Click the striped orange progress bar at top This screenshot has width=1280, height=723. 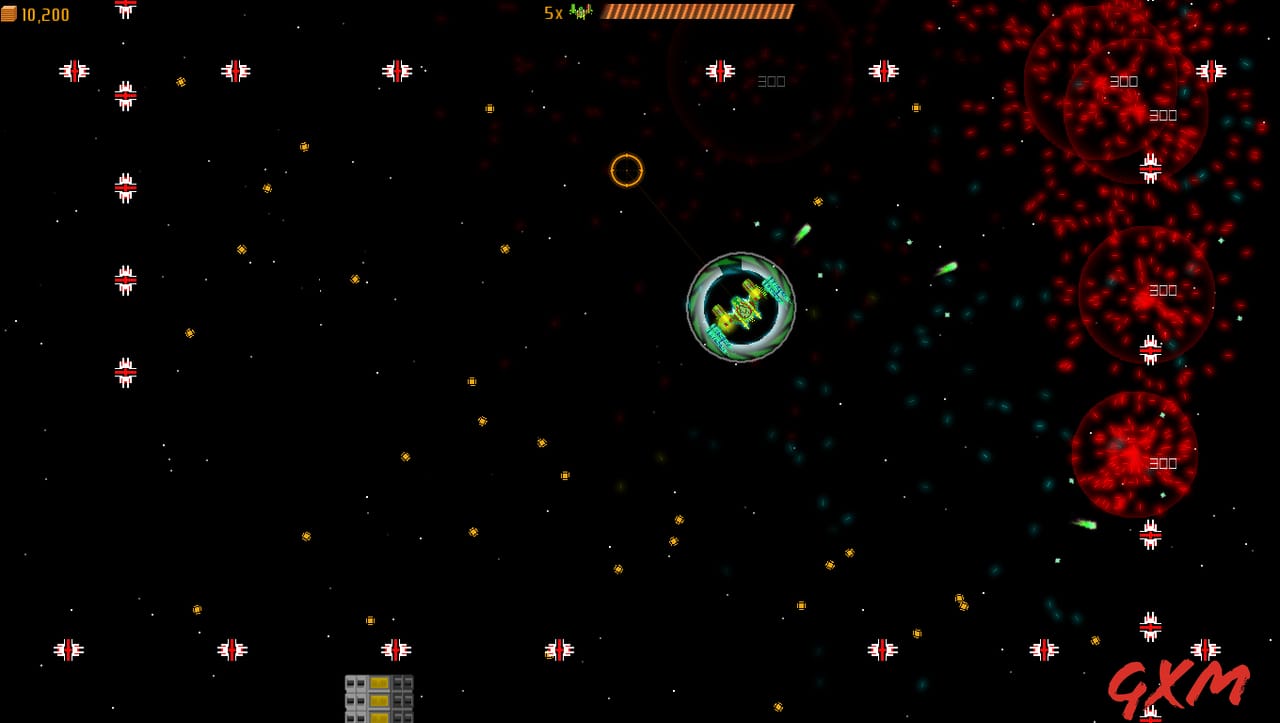(697, 11)
